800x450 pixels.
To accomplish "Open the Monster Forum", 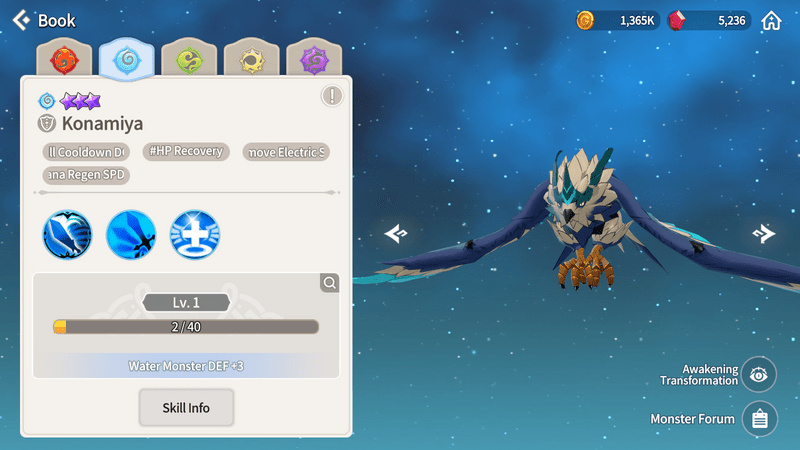I will (x=759, y=419).
